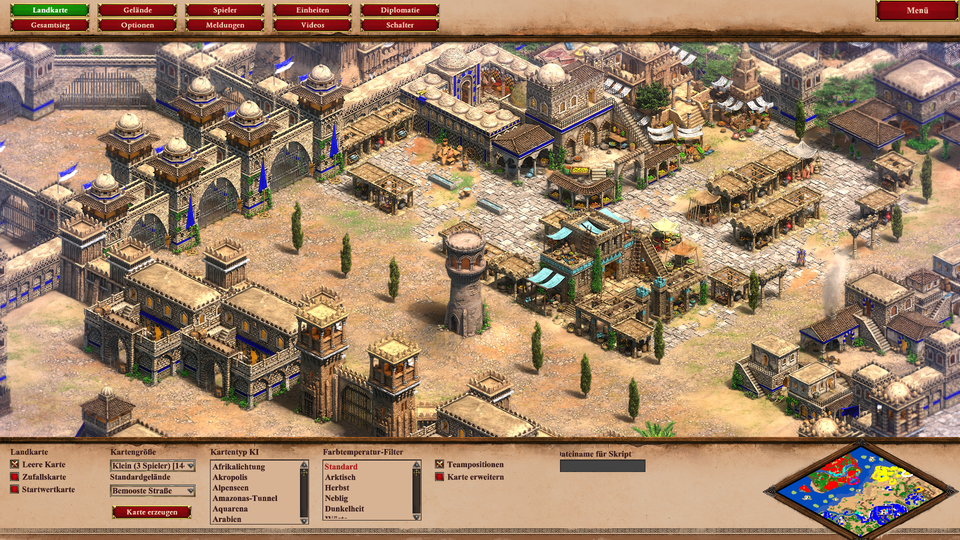Select the Startwertkarte option
Screen dimensions: 960x540
click(15, 489)
